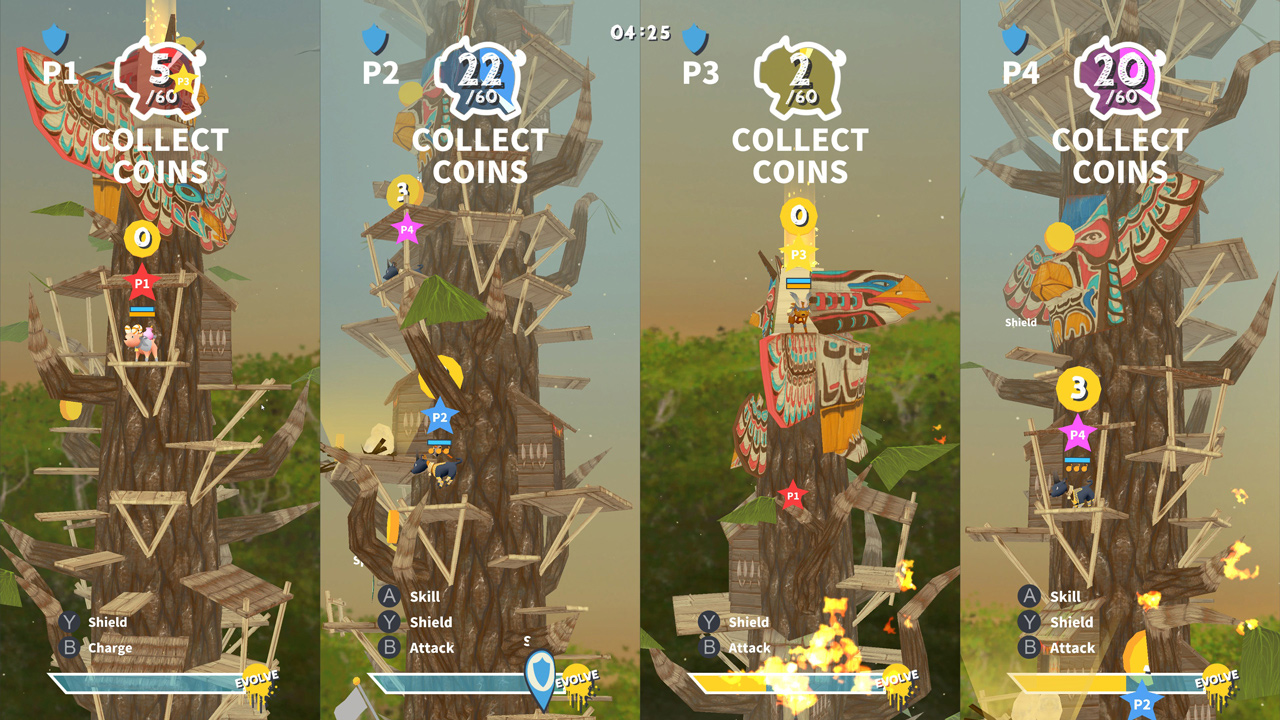Select the blue shield icon above P1
This screenshot has width=1280, height=720.
[55, 36]
